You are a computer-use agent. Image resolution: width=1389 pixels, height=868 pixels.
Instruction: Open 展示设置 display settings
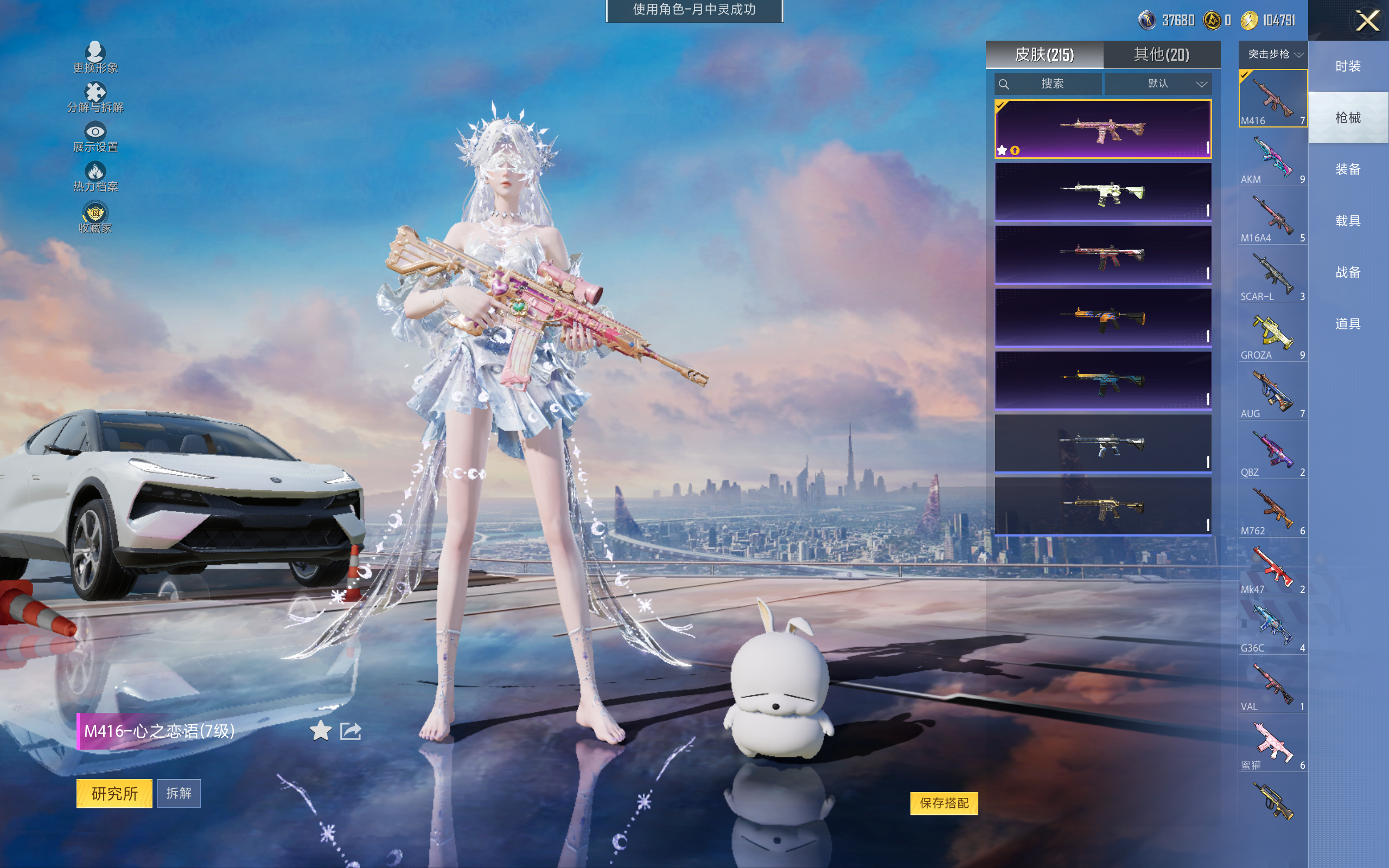tap(95, 137)
